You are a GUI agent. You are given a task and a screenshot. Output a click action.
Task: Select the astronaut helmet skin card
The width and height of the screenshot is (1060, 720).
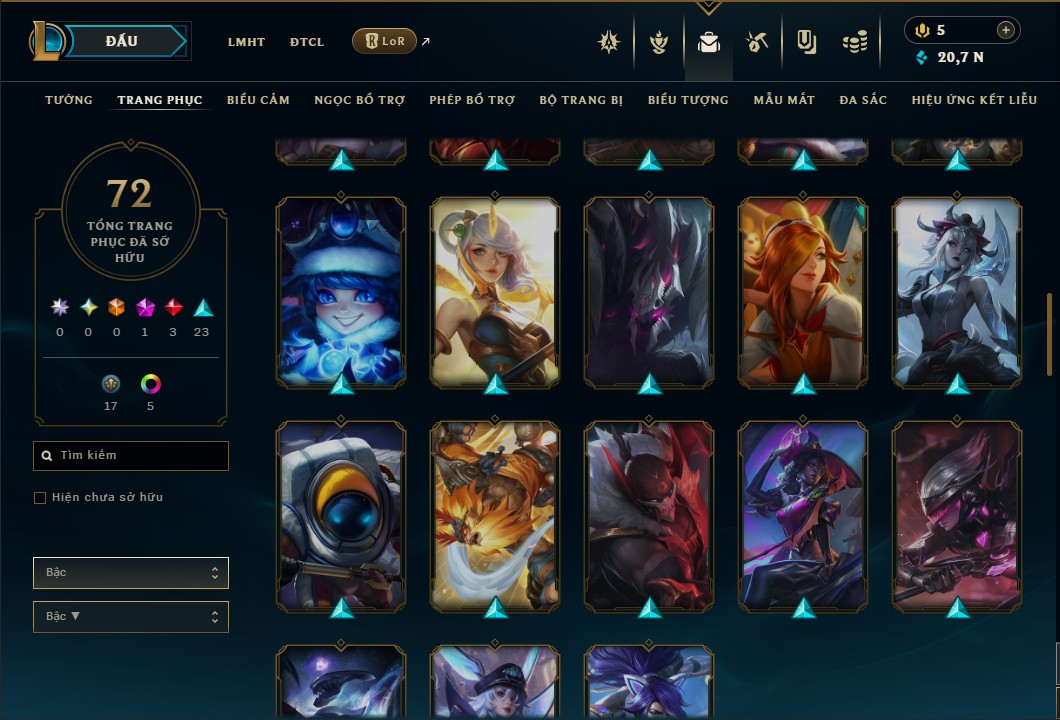341,515
